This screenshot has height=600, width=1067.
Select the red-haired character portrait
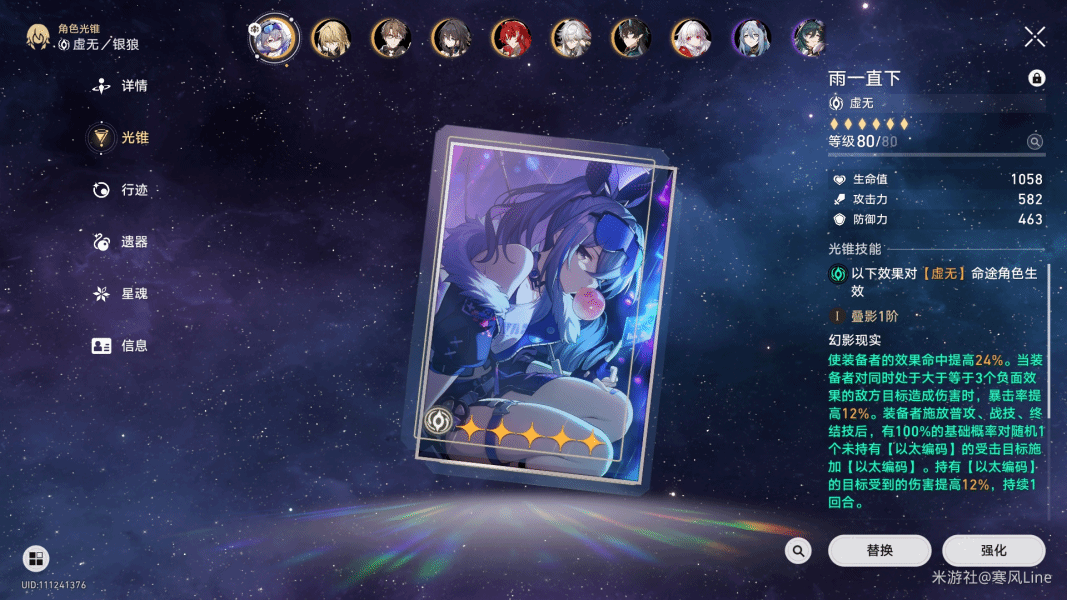pos(510,38)
